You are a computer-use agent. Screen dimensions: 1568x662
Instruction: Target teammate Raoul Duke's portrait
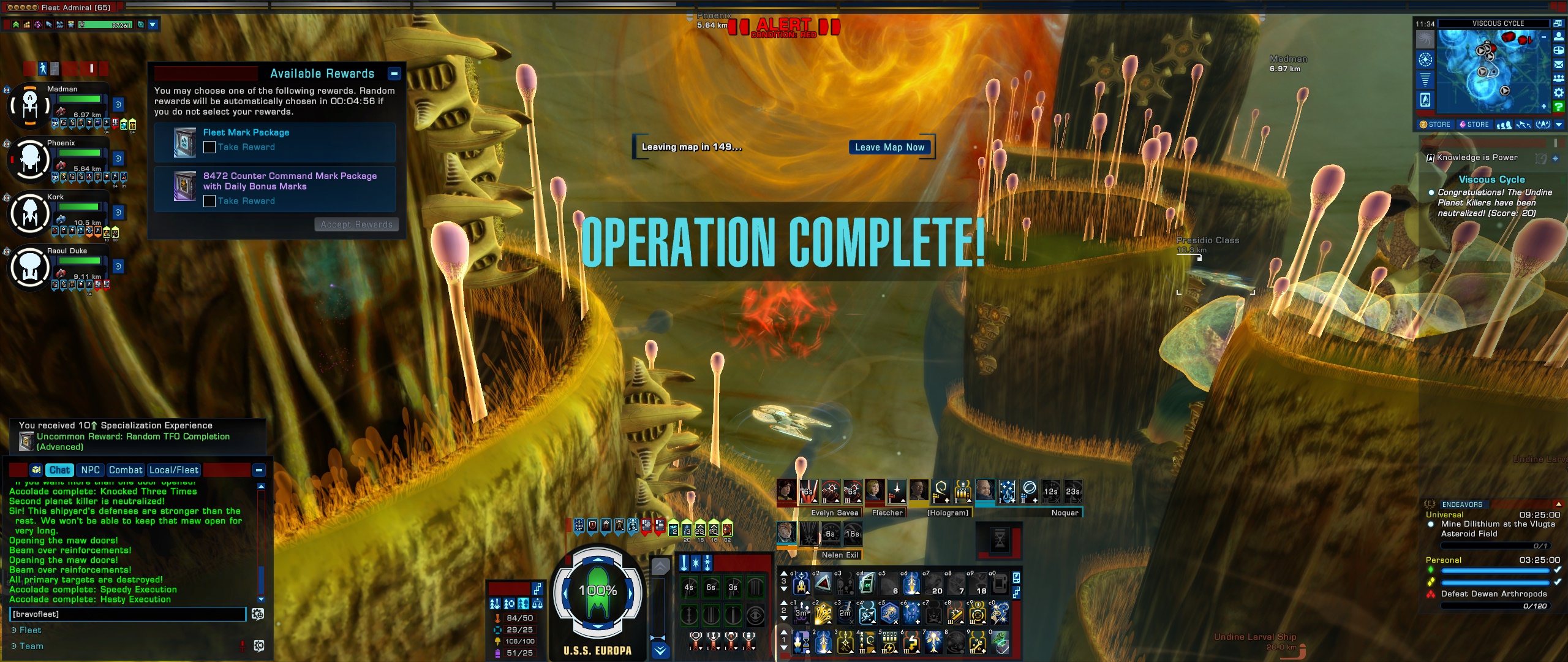click(x=30, y=268)
